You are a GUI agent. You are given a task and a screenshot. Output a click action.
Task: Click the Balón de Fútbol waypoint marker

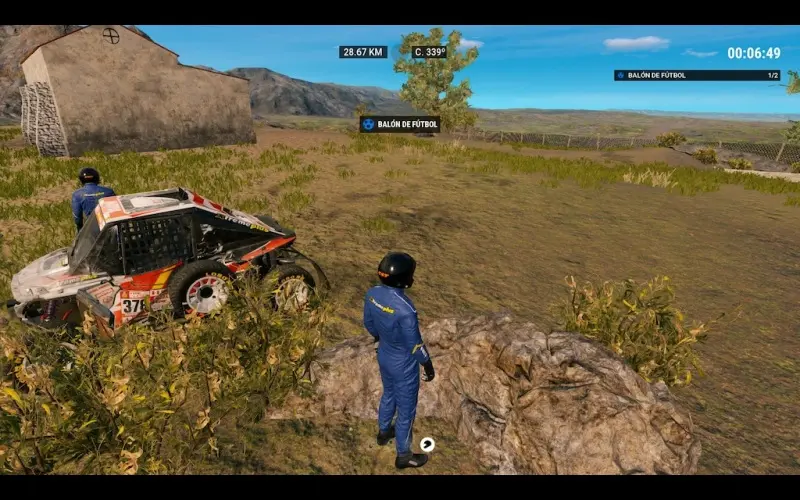tap(400, 124)
